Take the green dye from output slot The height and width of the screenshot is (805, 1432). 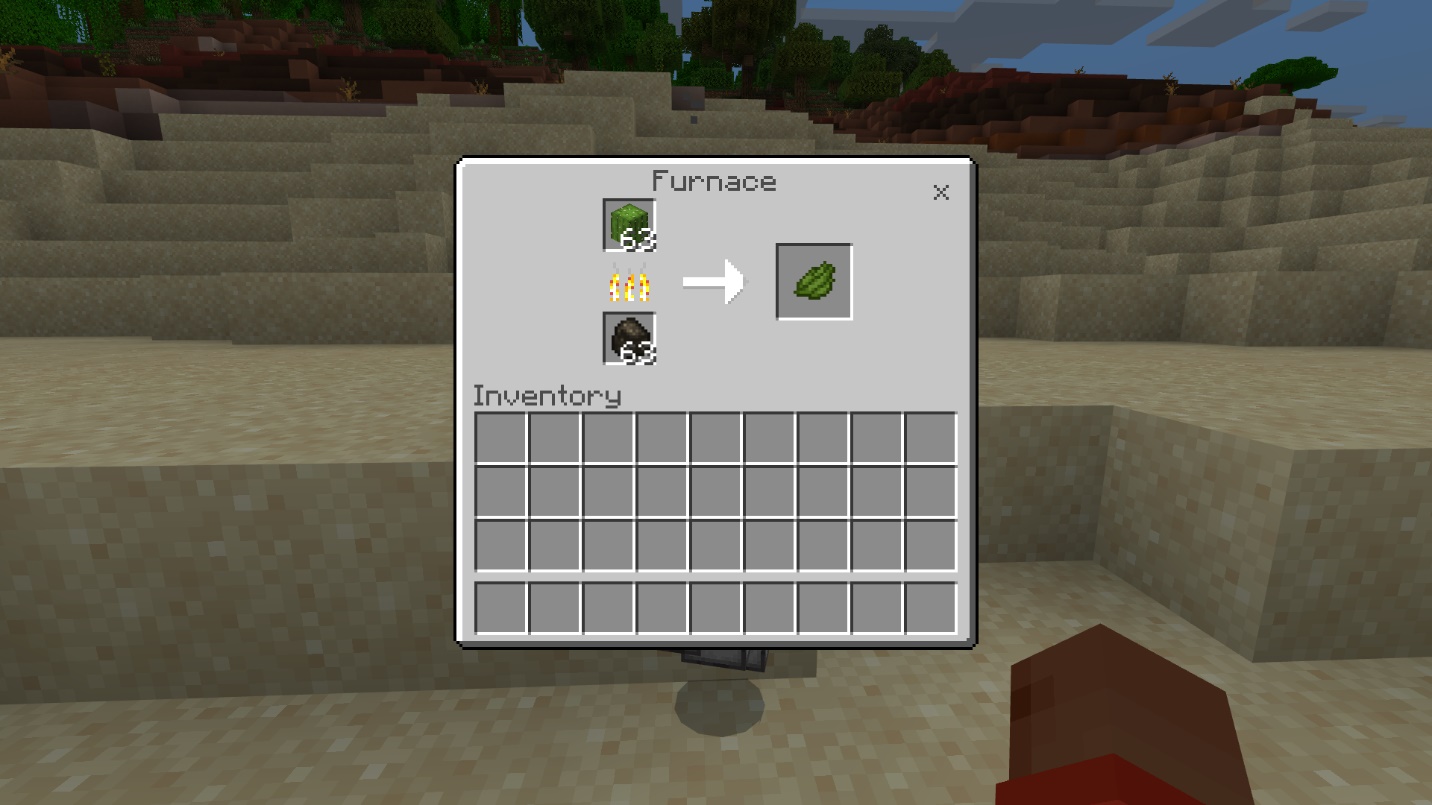(814, 282)
